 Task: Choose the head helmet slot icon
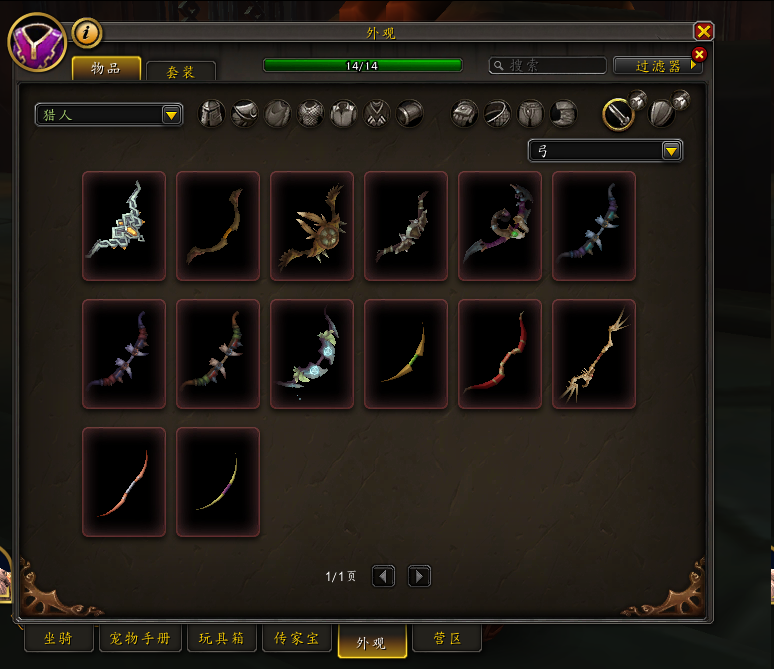click(x=211, y=113)
